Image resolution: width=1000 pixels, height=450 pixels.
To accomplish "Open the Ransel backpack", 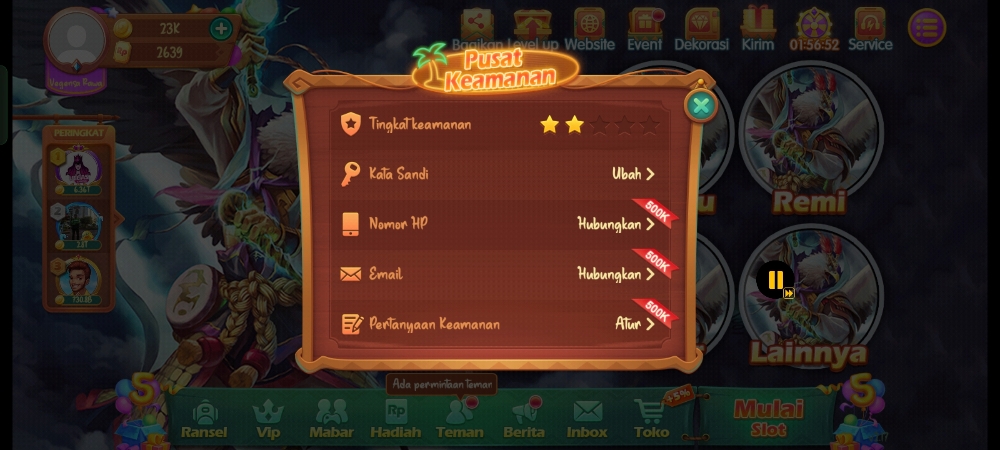I will coord(204,419).
